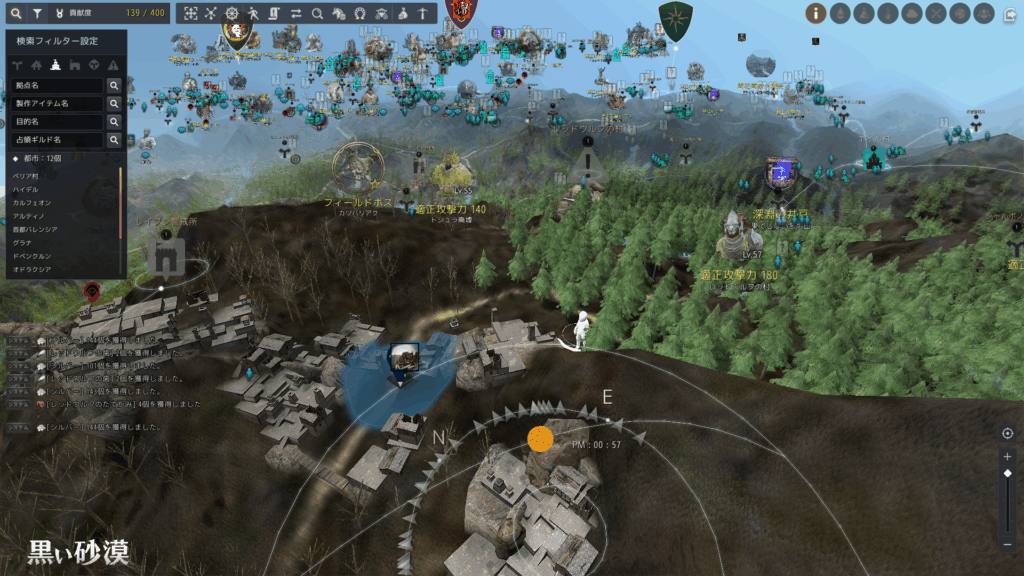Run the 占領ギルド名 search button
Viewport: 1024px width, 576px height.
[114, 140]
